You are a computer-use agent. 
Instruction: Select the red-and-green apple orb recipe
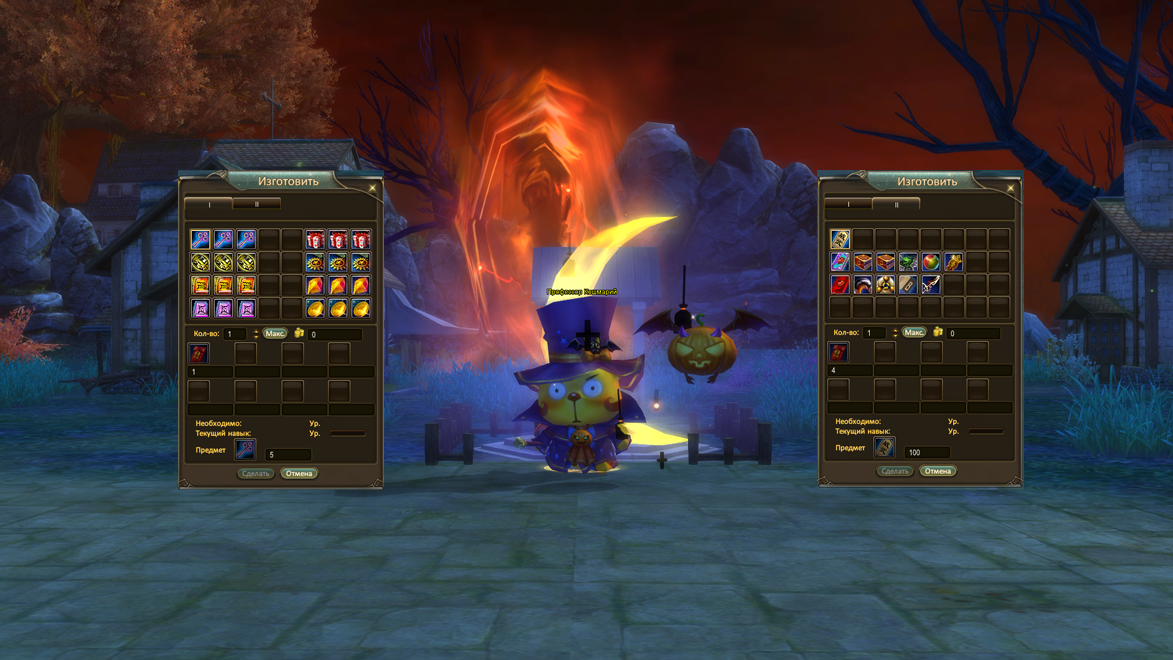[931, 262]
